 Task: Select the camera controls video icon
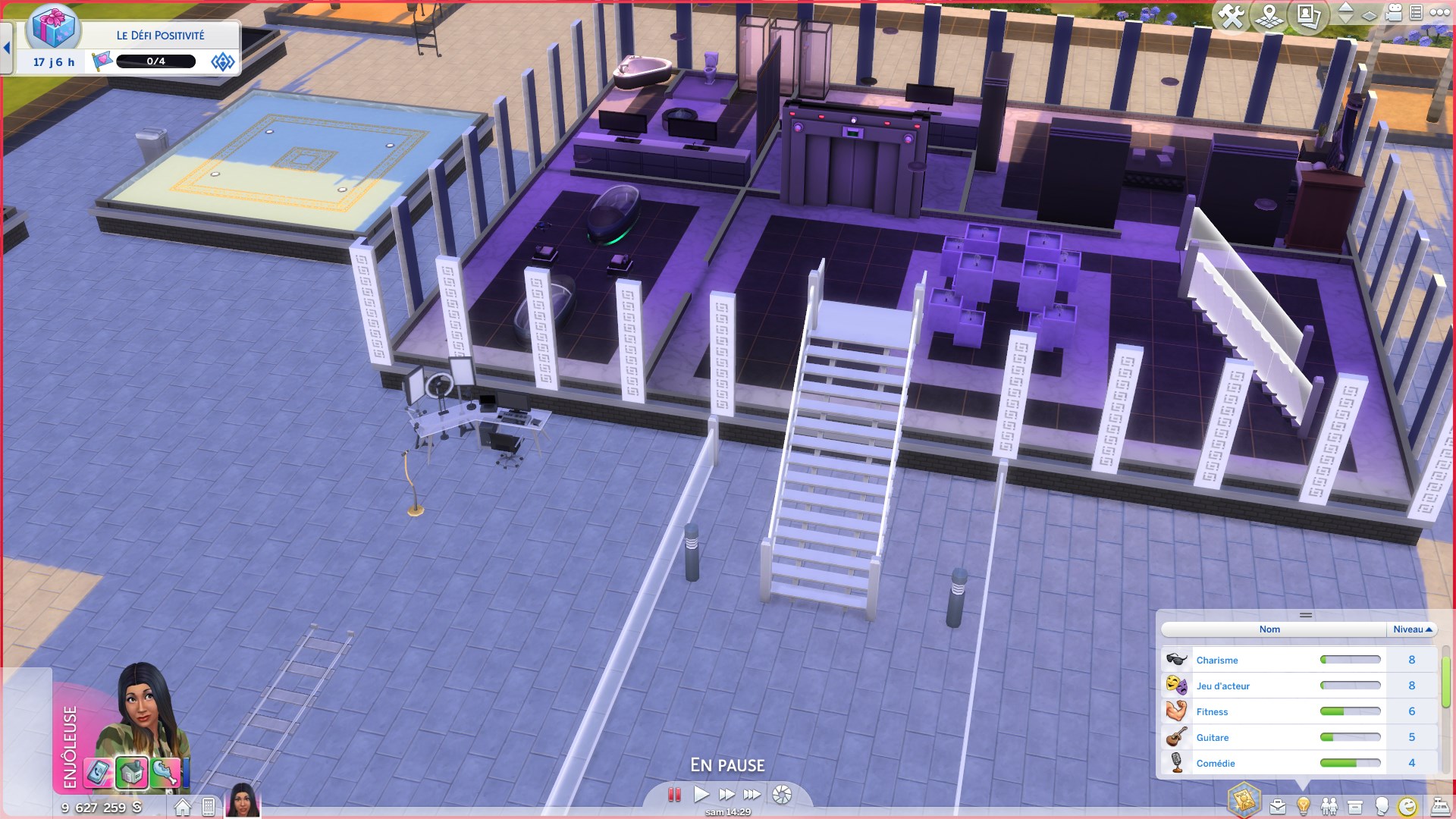click(1392, 13)
